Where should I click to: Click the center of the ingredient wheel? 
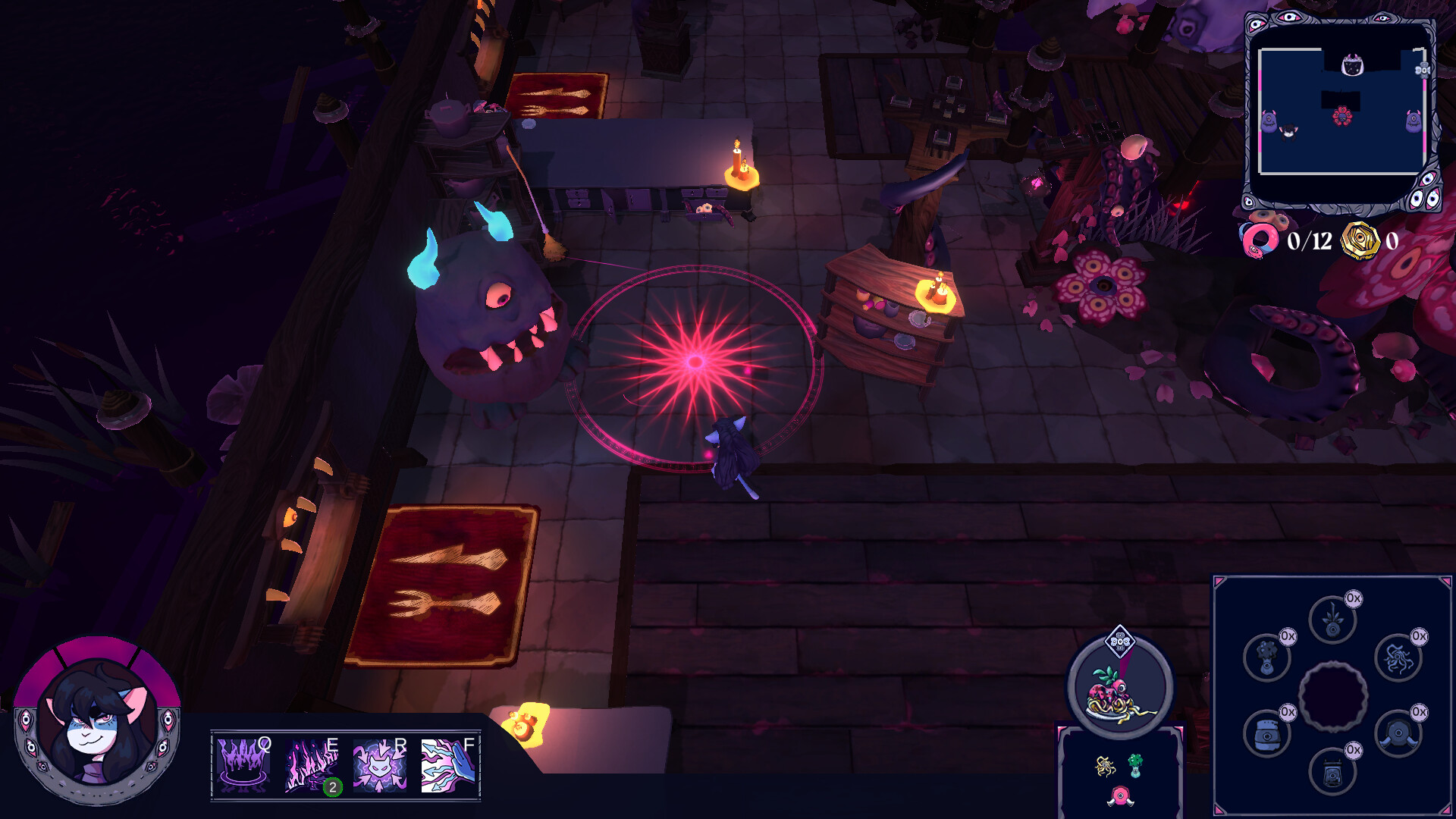pyautogui.click(x=1332, y=696)
